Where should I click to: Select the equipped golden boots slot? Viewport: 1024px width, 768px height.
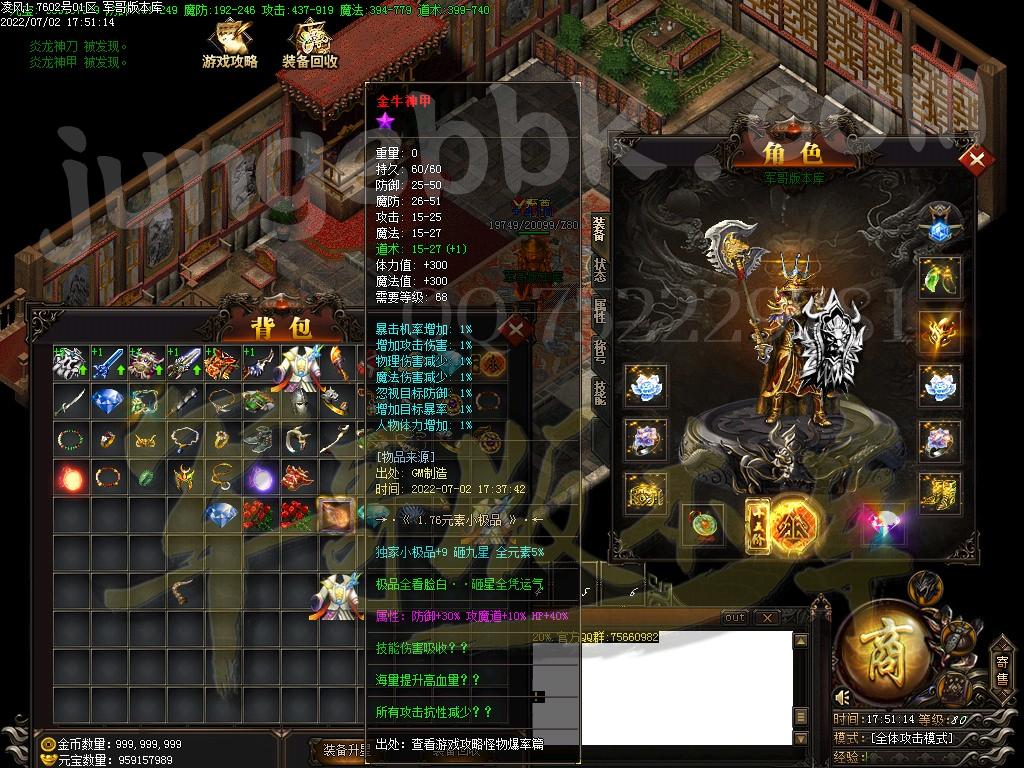click(x=940, y=493)
